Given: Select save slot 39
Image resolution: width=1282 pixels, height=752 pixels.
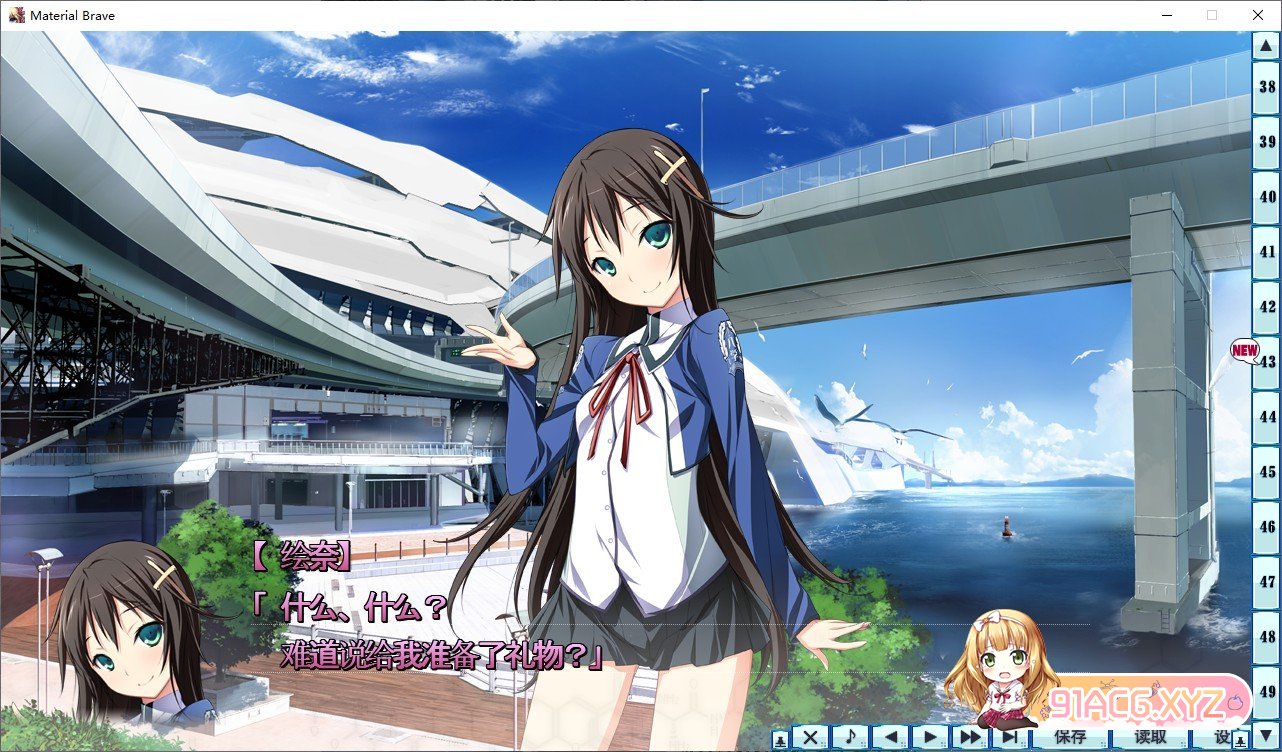Looking at the screenshot, I should 1267,142.
